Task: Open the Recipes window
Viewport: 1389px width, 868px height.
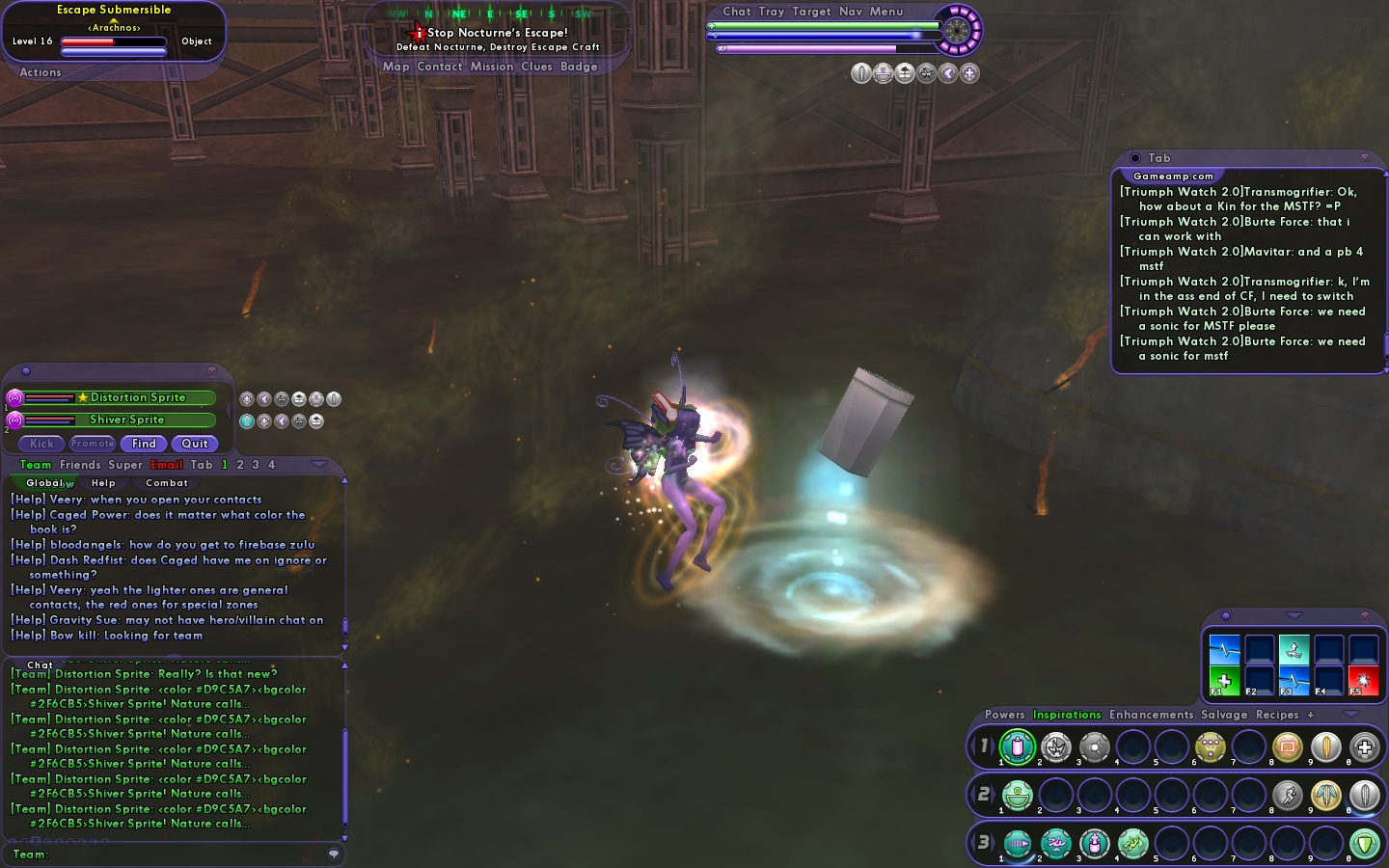Action: (x=1277, y=715)
